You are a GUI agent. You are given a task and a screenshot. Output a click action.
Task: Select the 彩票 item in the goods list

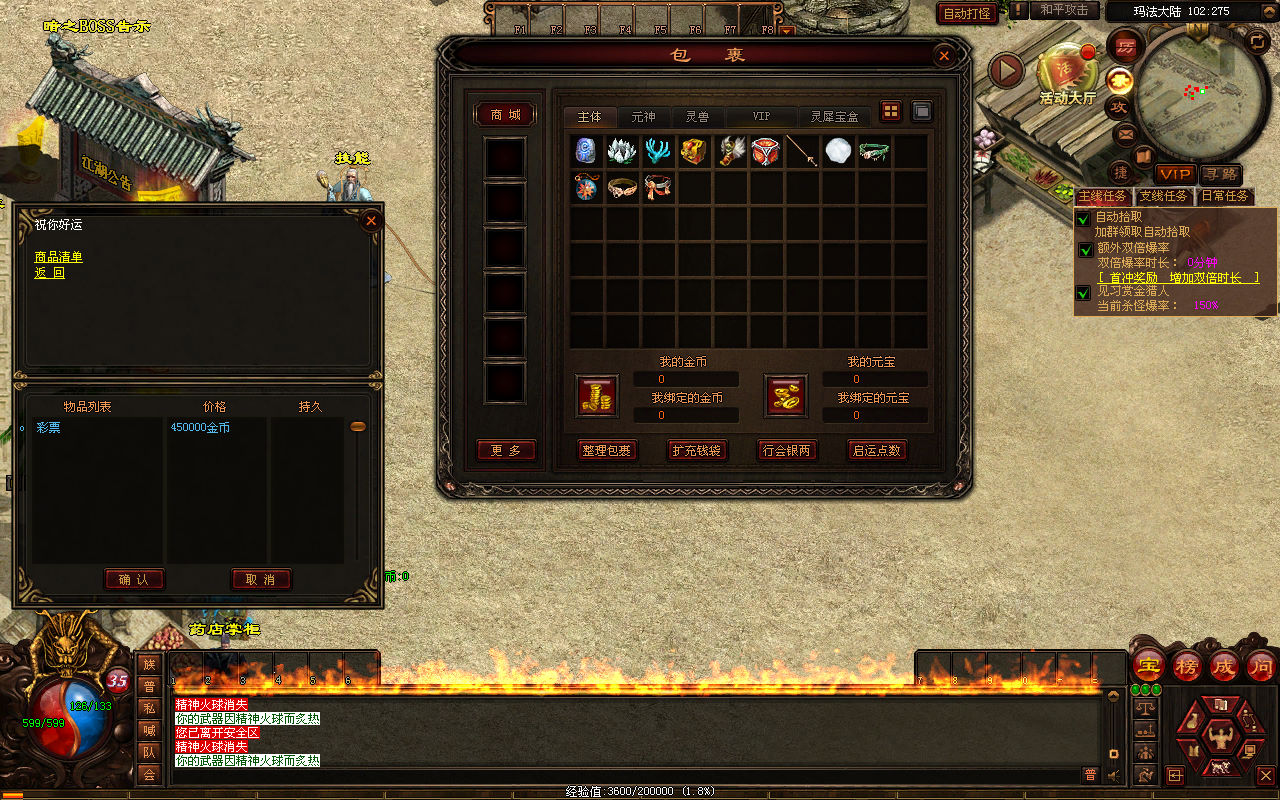[x=49, y=427]
